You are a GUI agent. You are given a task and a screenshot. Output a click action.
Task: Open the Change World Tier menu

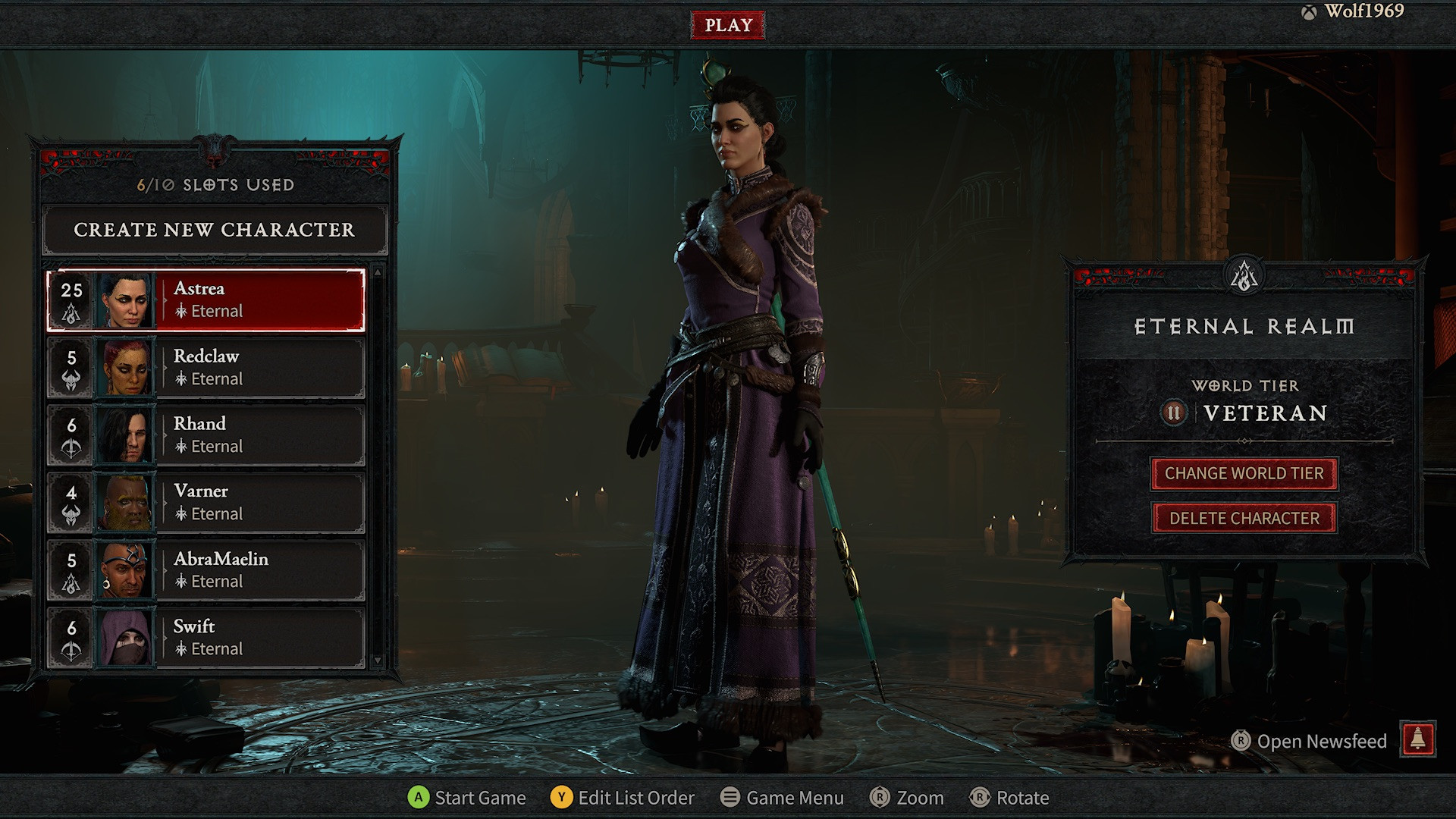(1244, 474)
